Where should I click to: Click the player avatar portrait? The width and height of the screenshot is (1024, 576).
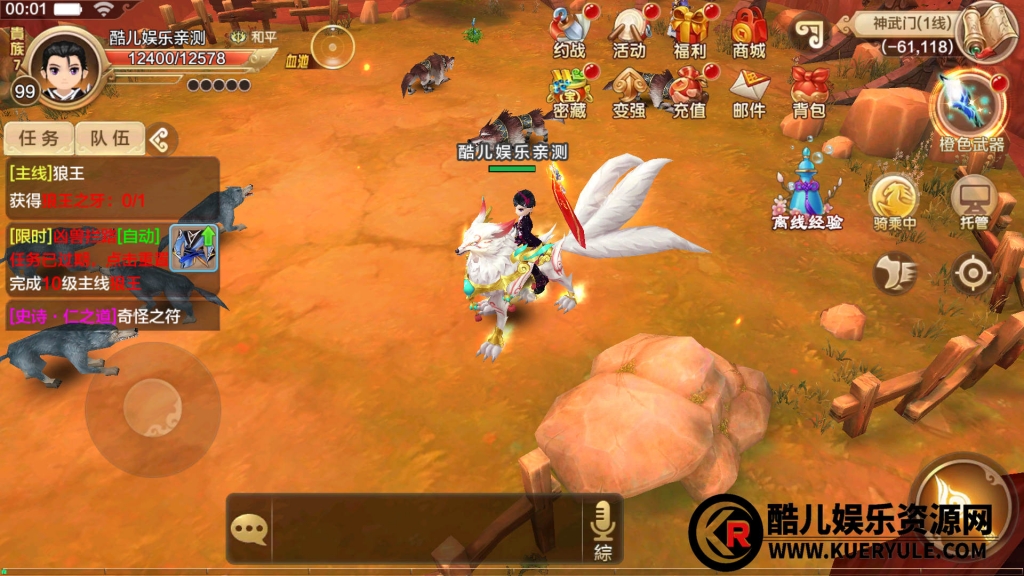pyautogui.click(x=67, y=63)
